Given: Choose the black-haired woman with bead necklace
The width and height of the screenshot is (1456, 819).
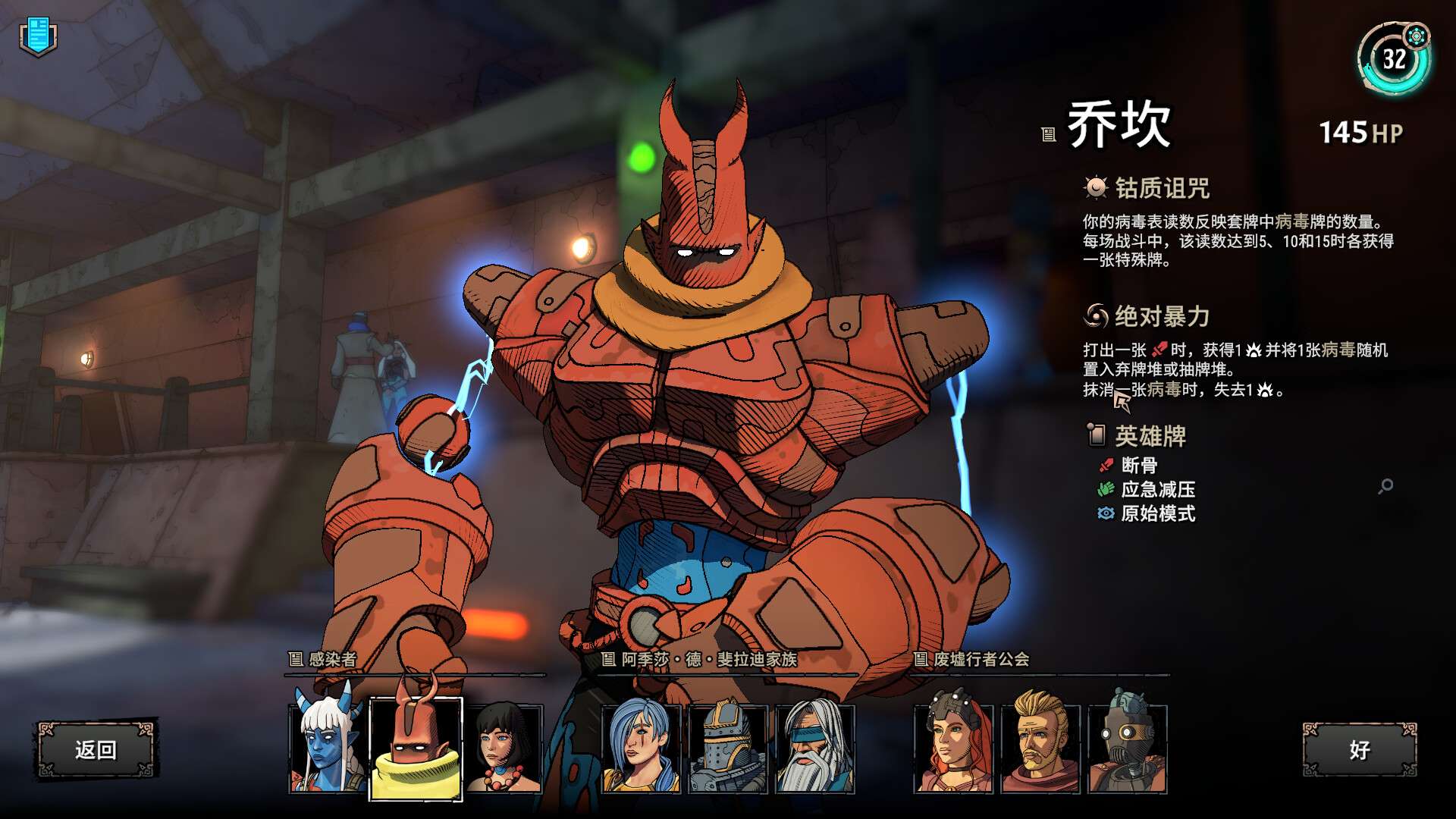Looking at the screenshot, I should point(504,748).
